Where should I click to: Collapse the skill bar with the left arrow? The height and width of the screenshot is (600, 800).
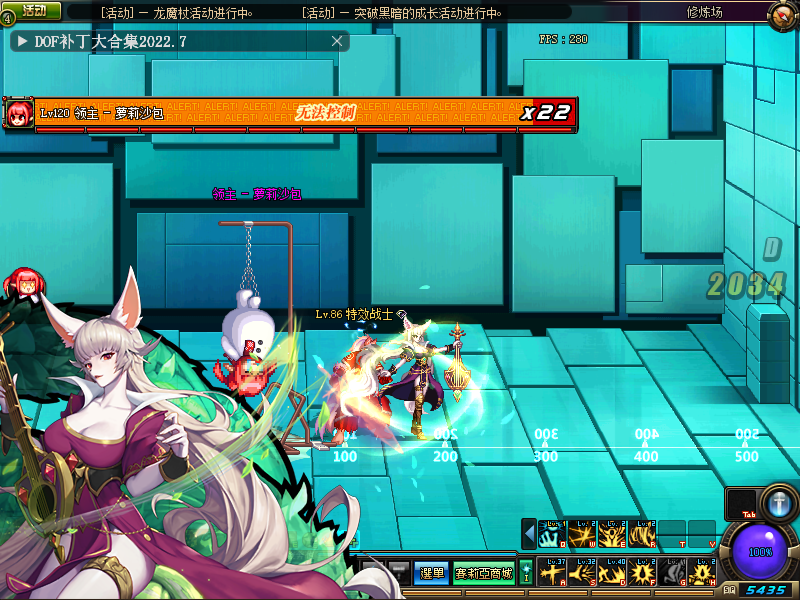click(x=529, y=534)
